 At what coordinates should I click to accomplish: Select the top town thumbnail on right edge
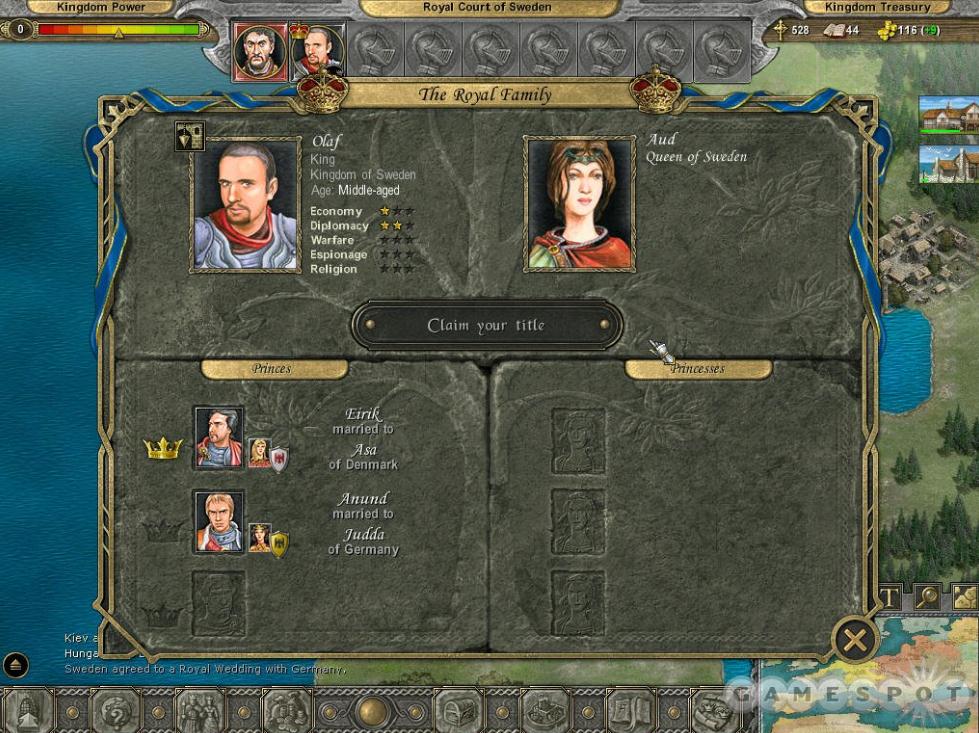click(x=948, y=116)
